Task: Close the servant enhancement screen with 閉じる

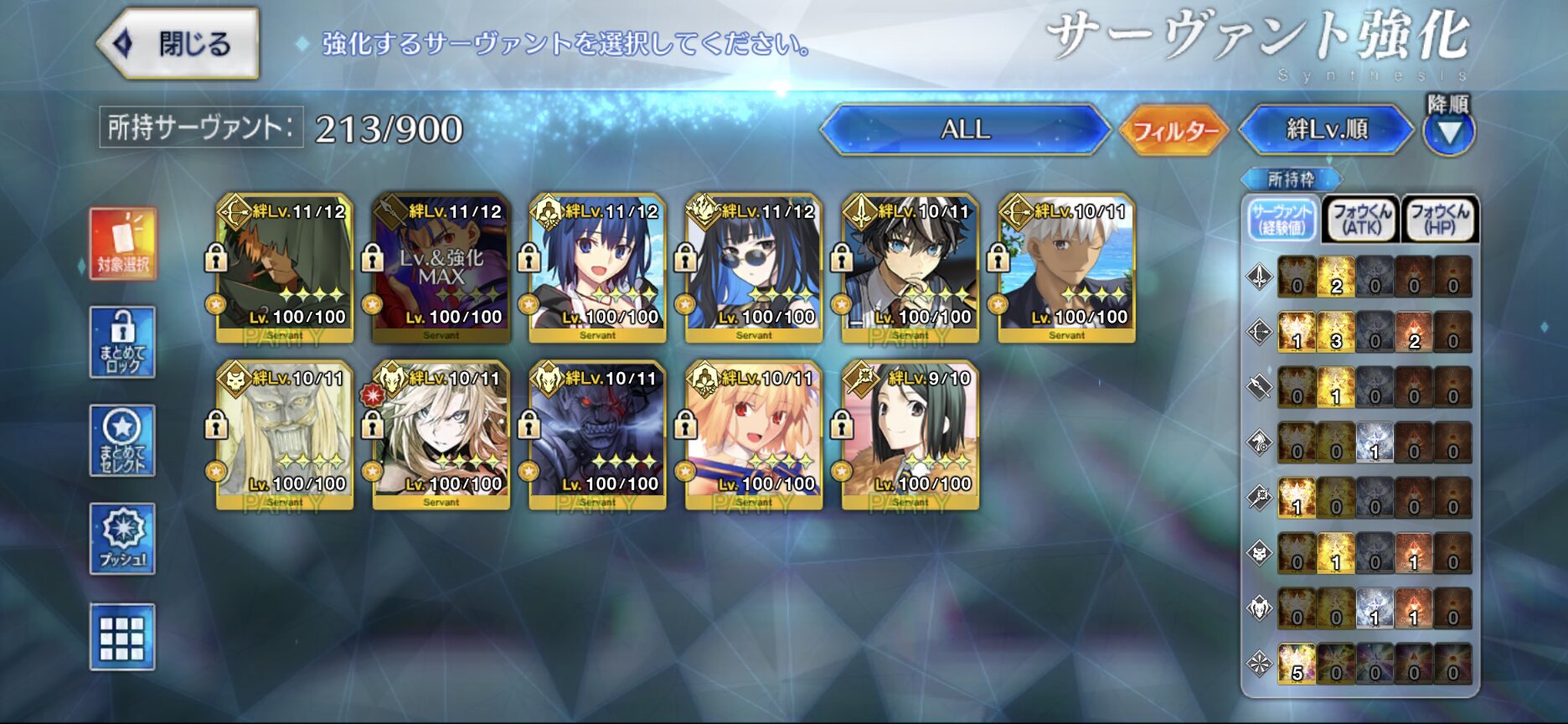Action: [x=178, y=44]
